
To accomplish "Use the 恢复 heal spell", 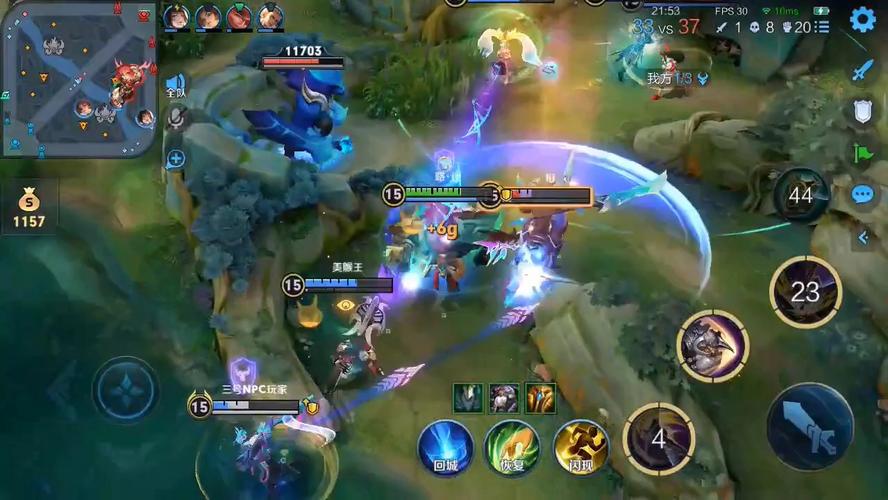I will pos(512,446).
